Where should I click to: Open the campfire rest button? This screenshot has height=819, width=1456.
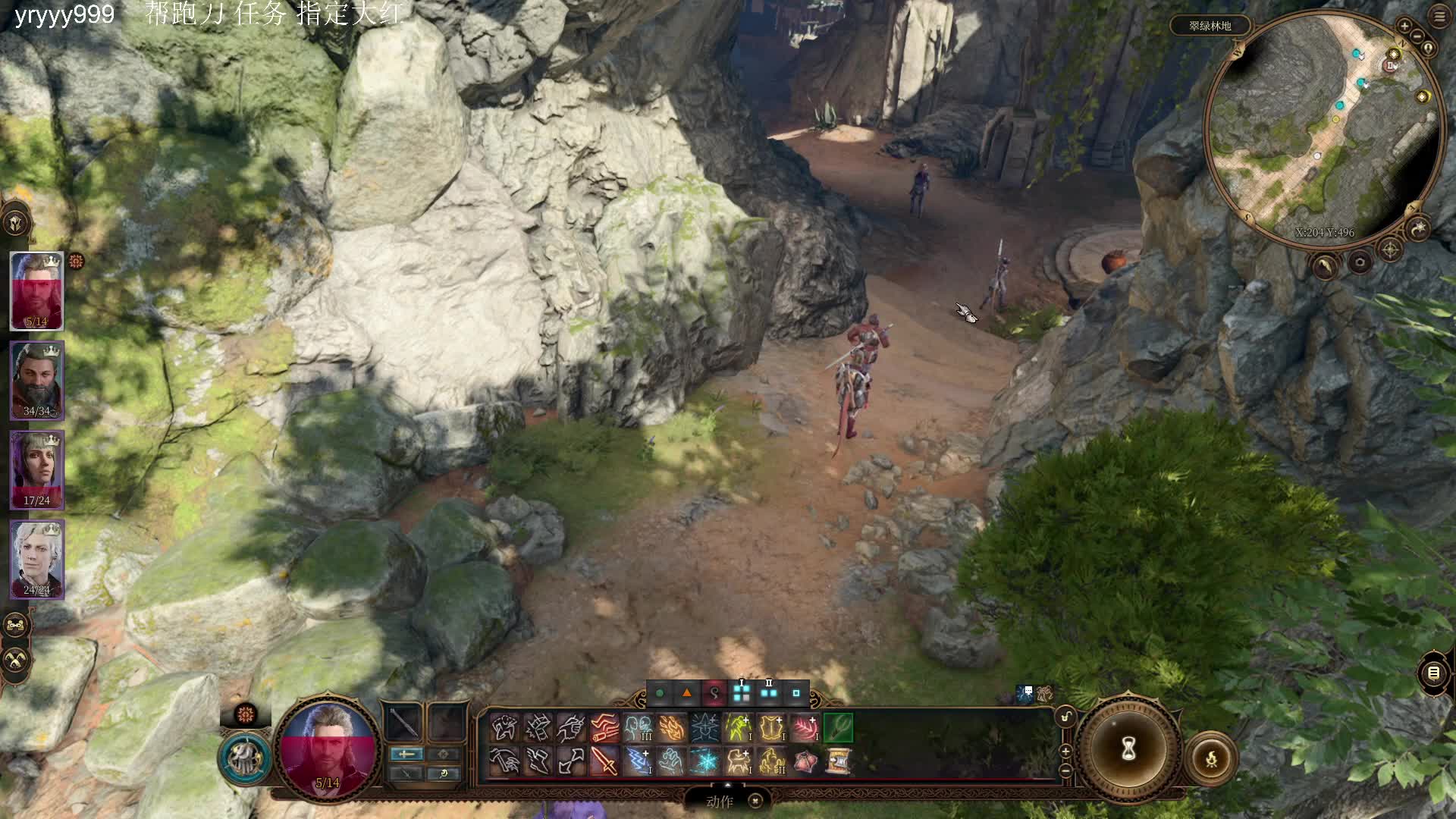pyautogui.click(x=1211, y=758)
